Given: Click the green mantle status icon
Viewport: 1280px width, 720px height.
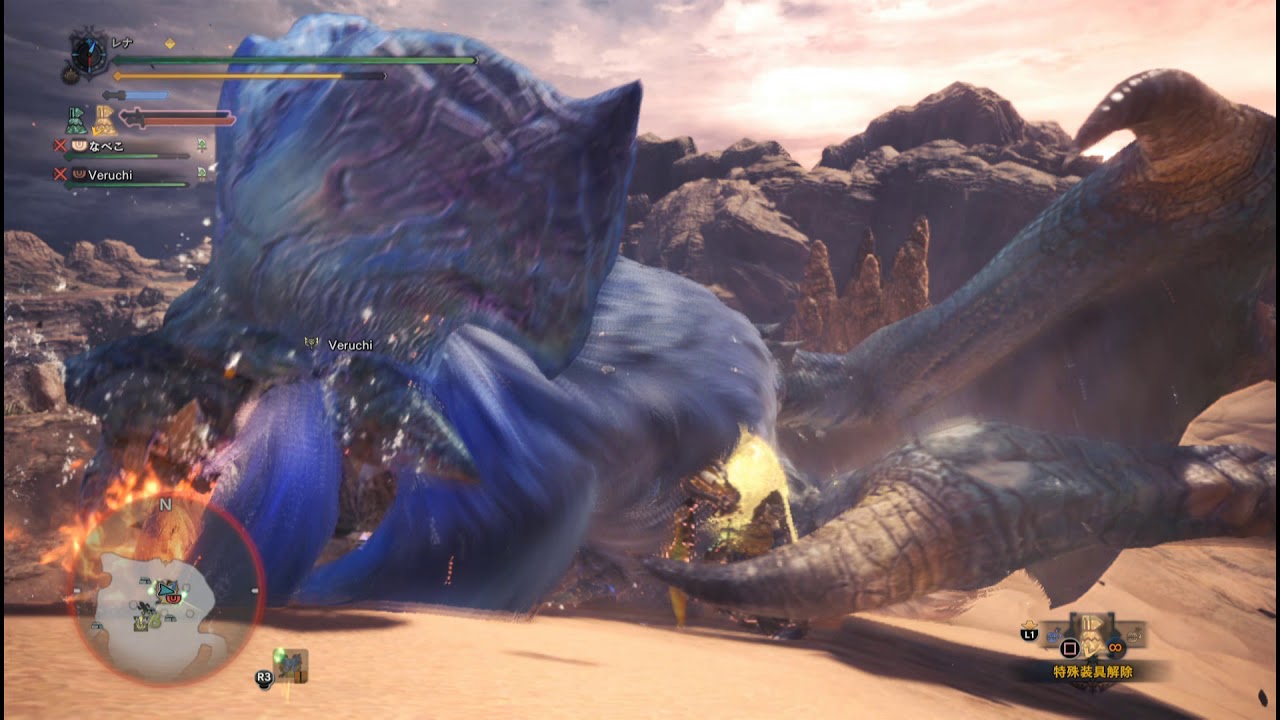Looking at the screenshot, I should [x=77, y=120].
